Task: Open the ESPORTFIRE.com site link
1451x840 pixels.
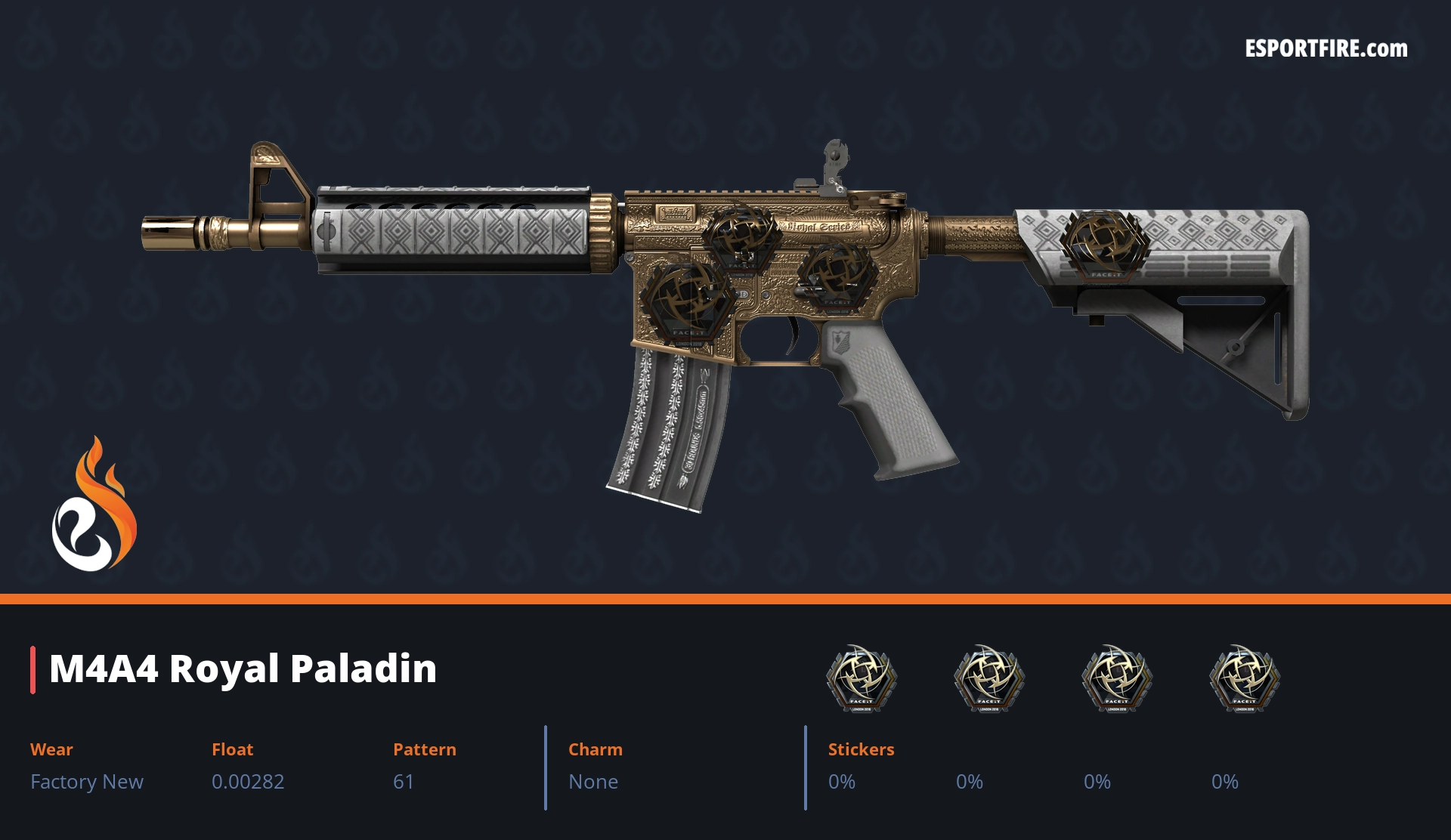Action: coord(1326,49)
